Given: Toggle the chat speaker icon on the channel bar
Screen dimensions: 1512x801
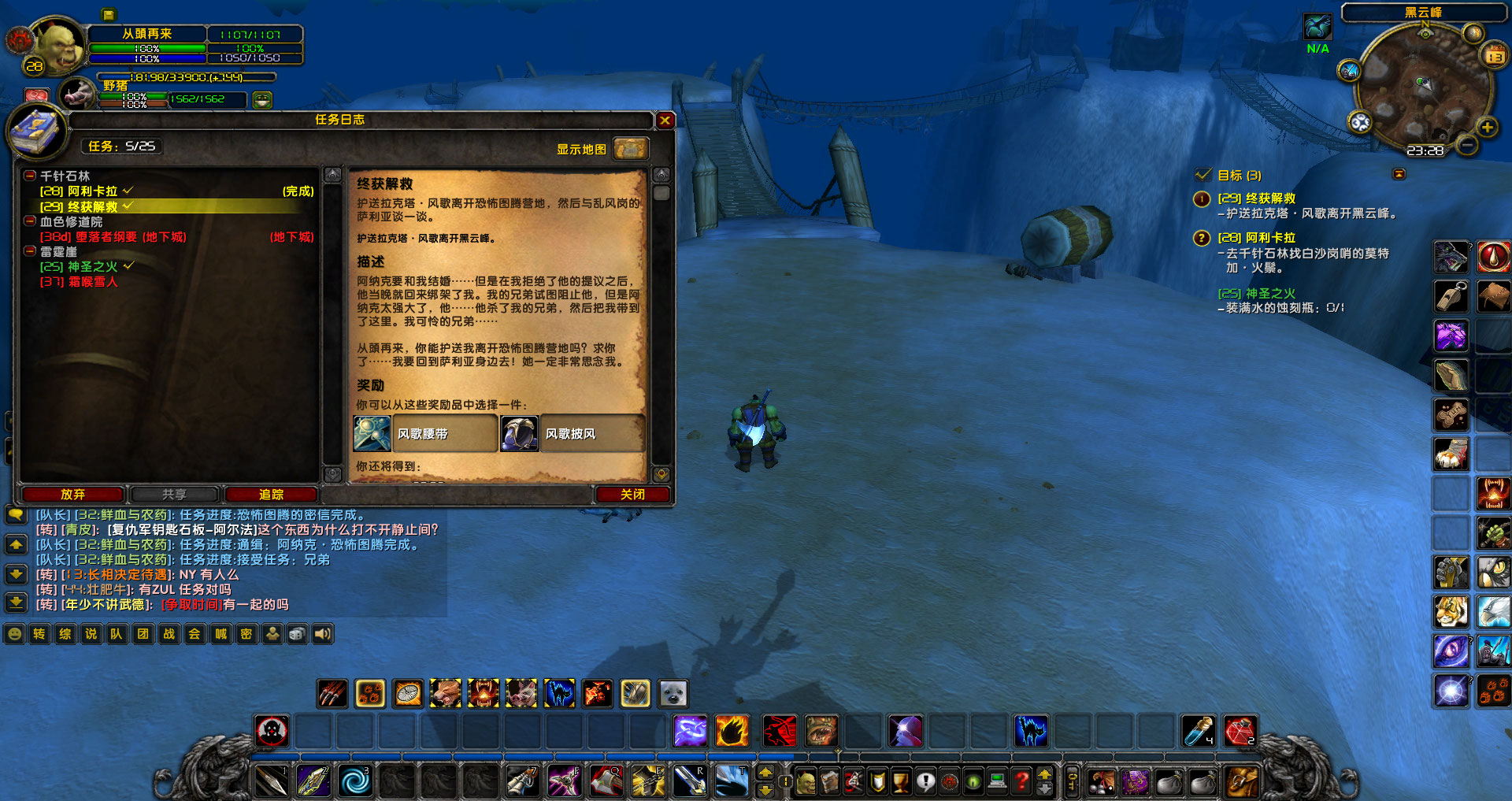Looking at the screenshot, I should 322,634.
